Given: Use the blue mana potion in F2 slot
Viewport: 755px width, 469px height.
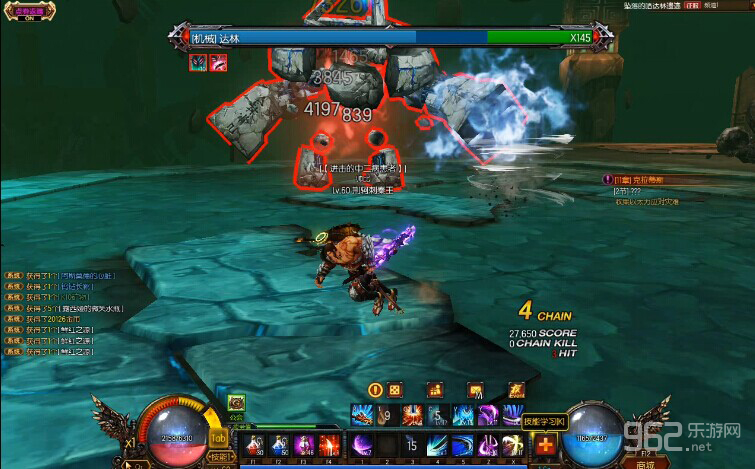Looking at the screenshot, I should click(x=278, y=446).
